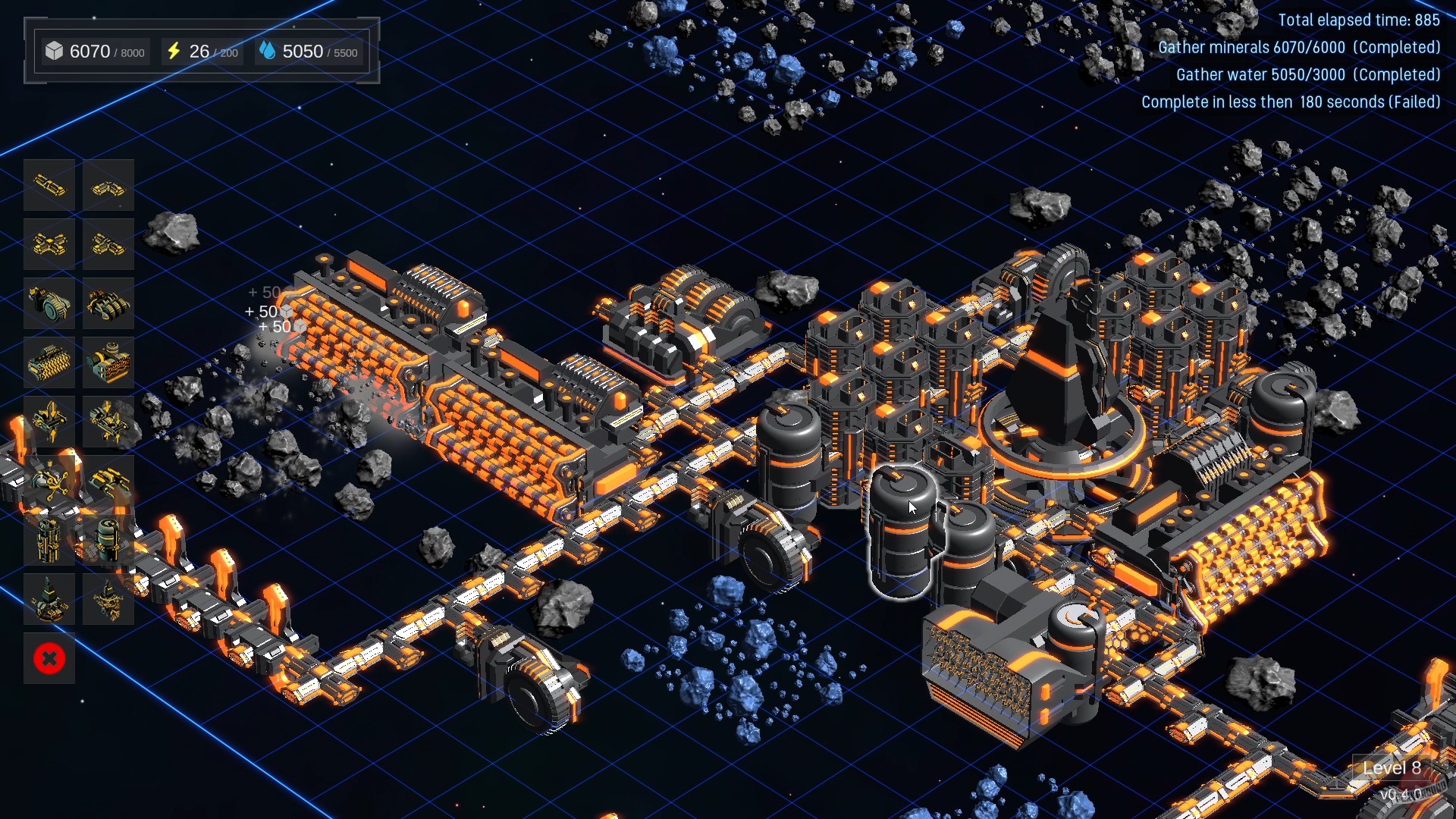The width and height of the screenshot is (1456, 819).
Task: Pick the cross-junction conveyor building
Action: (49, 245)
